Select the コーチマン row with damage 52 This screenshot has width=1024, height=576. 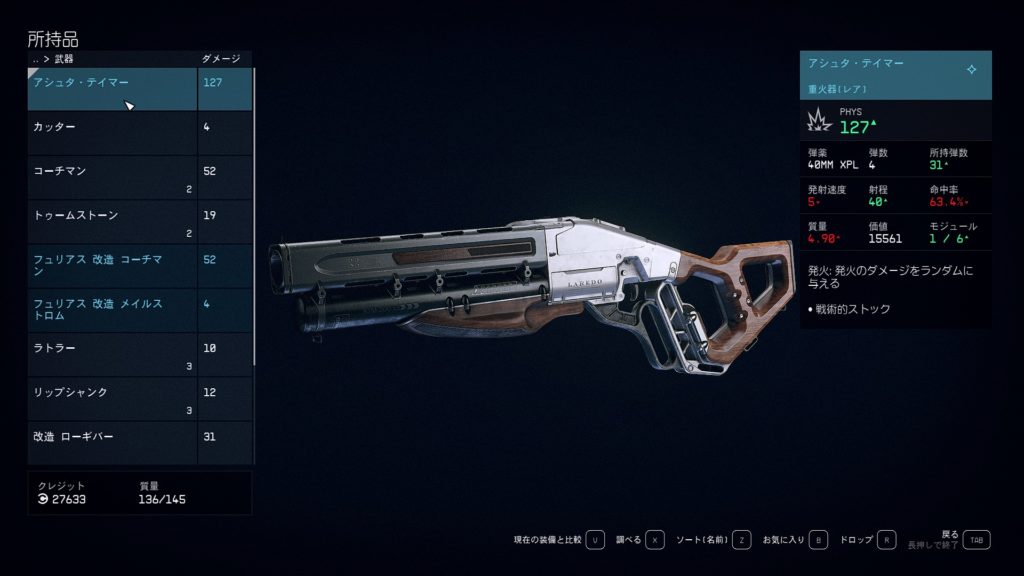pyautogui.click(x=112, y=177)
